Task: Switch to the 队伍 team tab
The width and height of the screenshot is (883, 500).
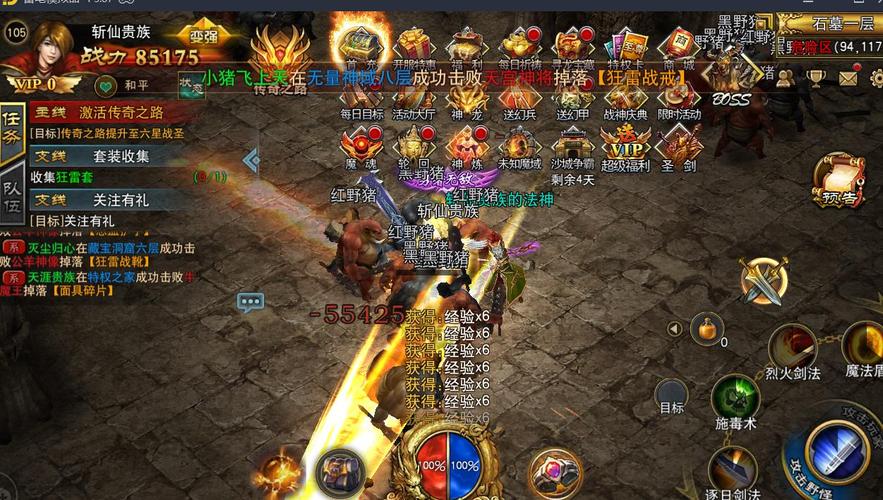Action: 12,194
